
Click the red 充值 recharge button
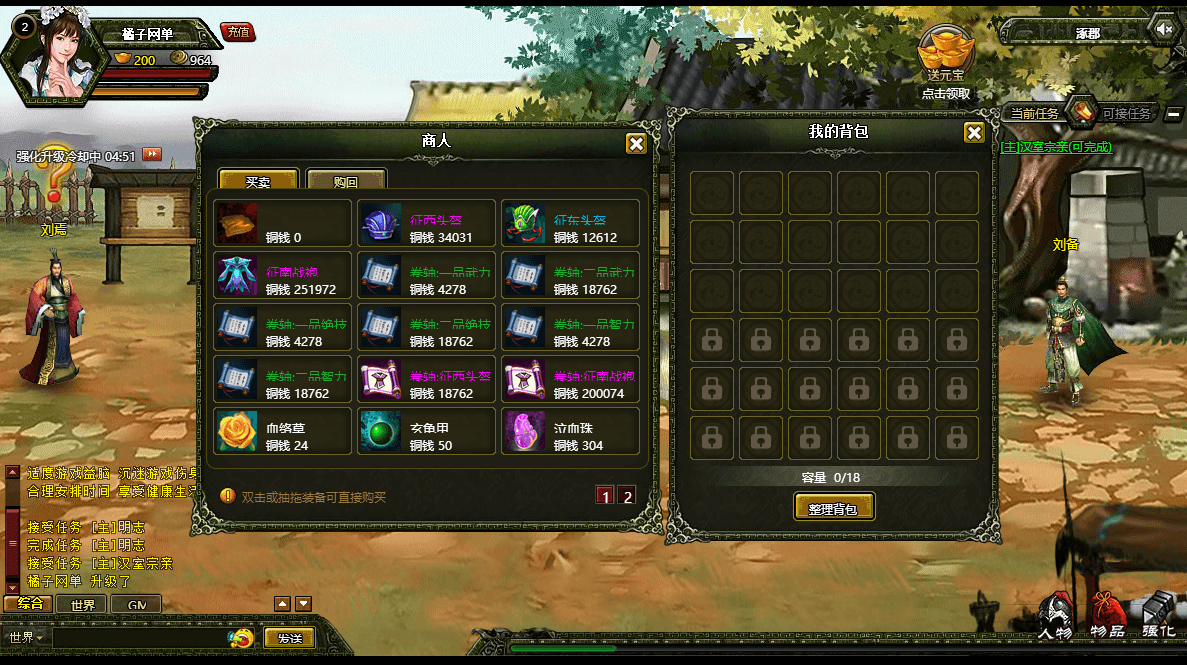(x=238, y=32)
